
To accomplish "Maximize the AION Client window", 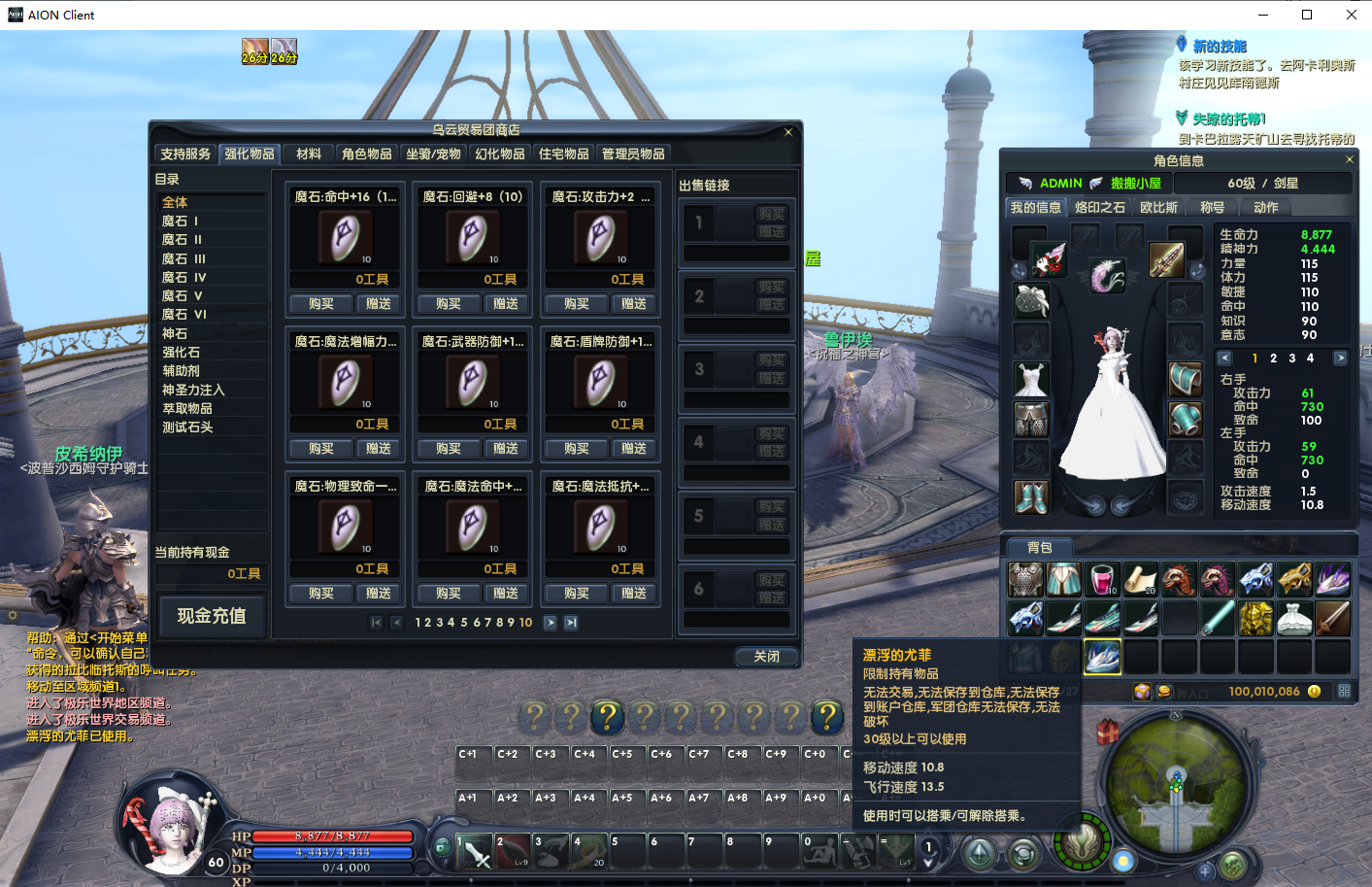I will (x=1307, y=15).
